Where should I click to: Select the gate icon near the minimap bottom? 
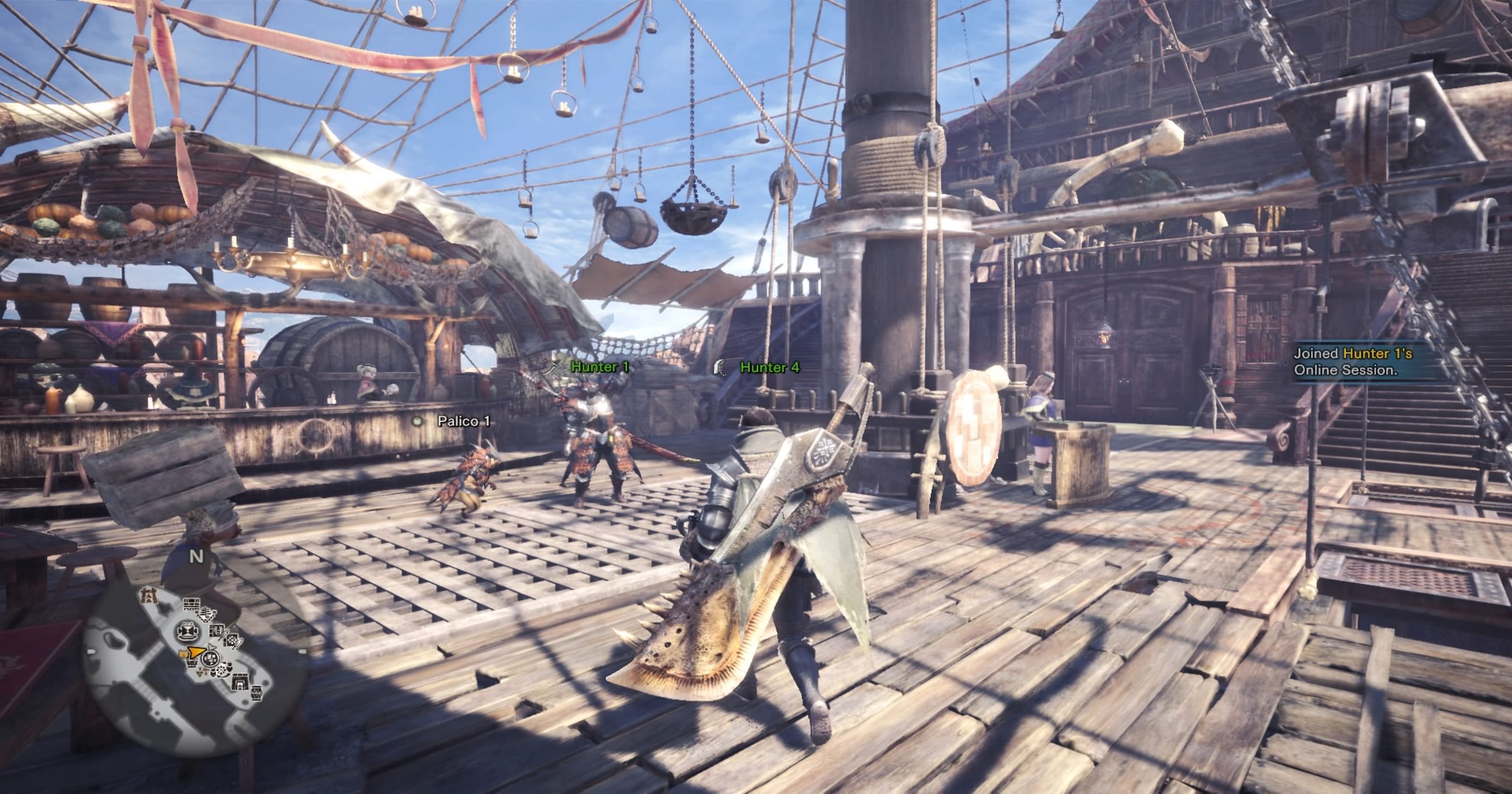pyautogui.click(x=241, y=683)
